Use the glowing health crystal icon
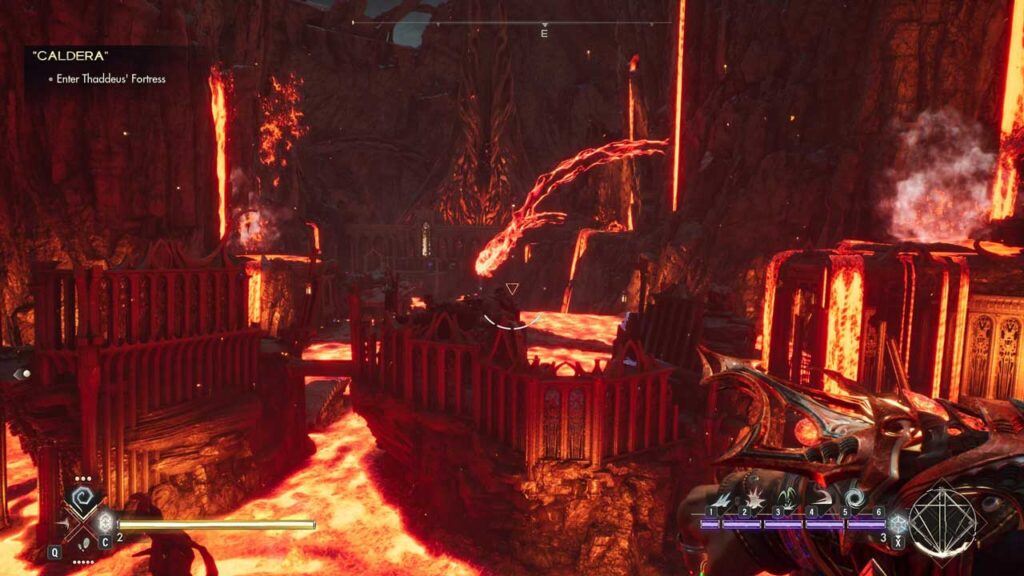 click(x=104, y=523)
